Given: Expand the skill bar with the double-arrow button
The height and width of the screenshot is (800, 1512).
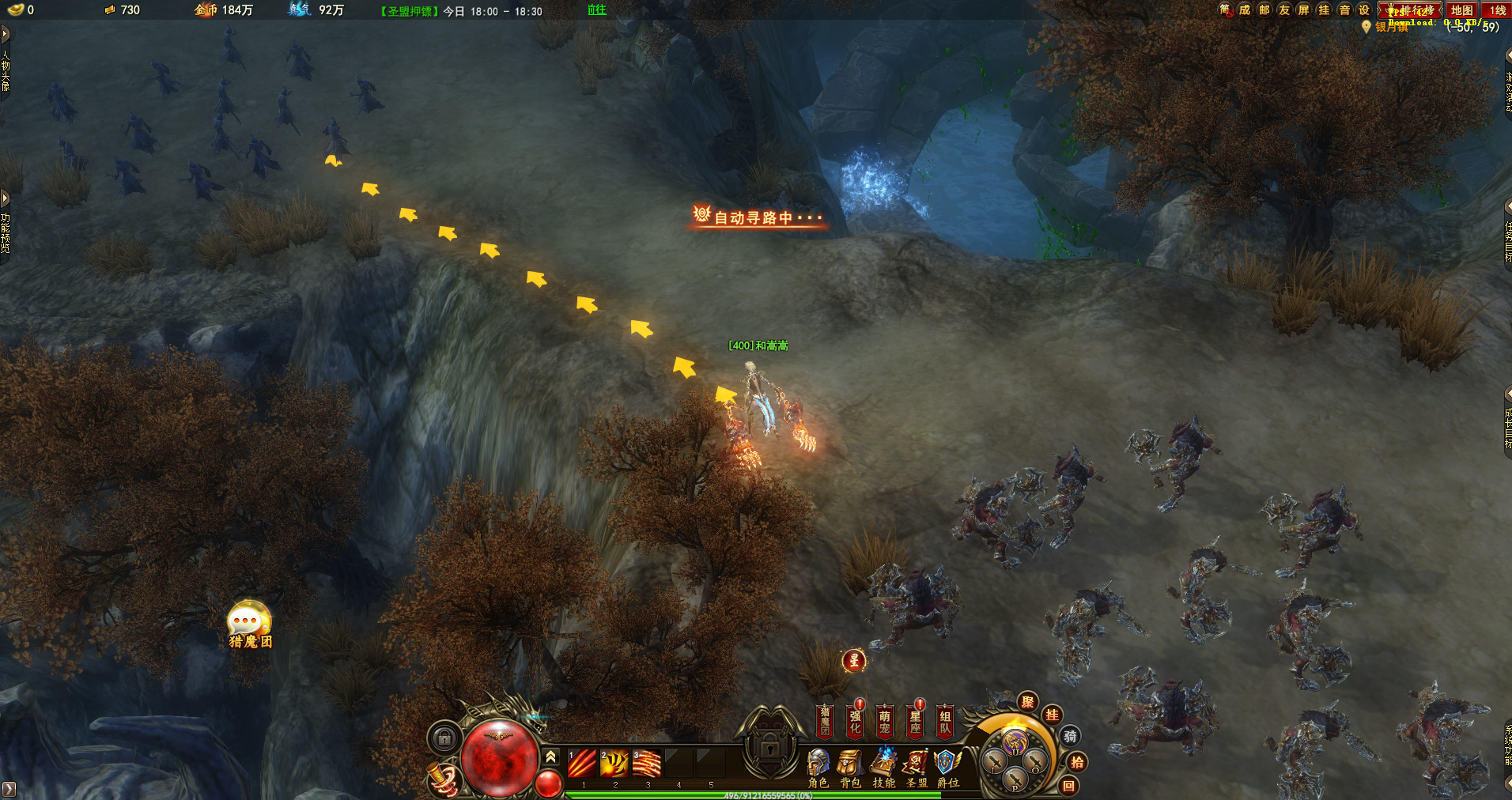Looking at the screenshot, I should point(551,757).
